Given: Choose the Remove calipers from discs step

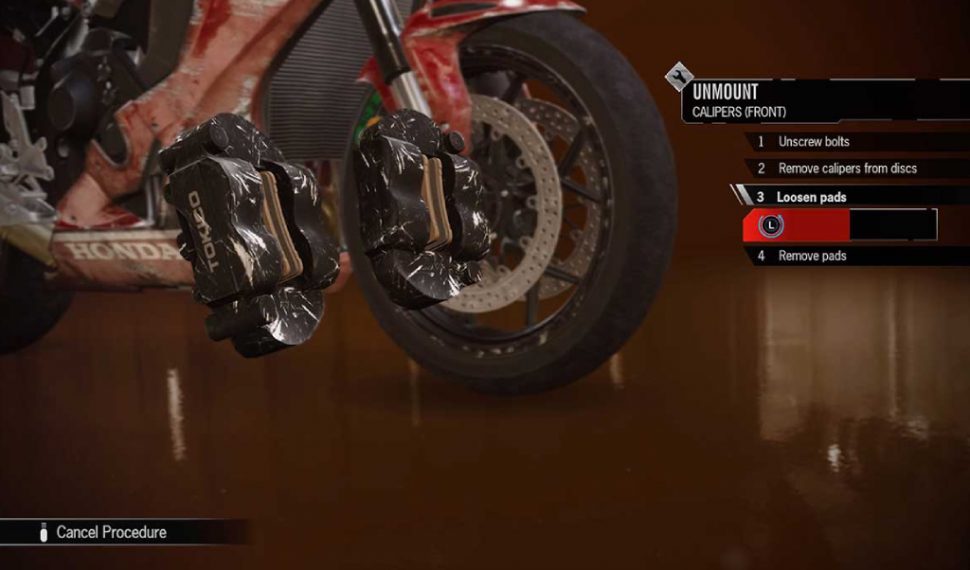Looking at the screenshot, I should coord(847,169).
